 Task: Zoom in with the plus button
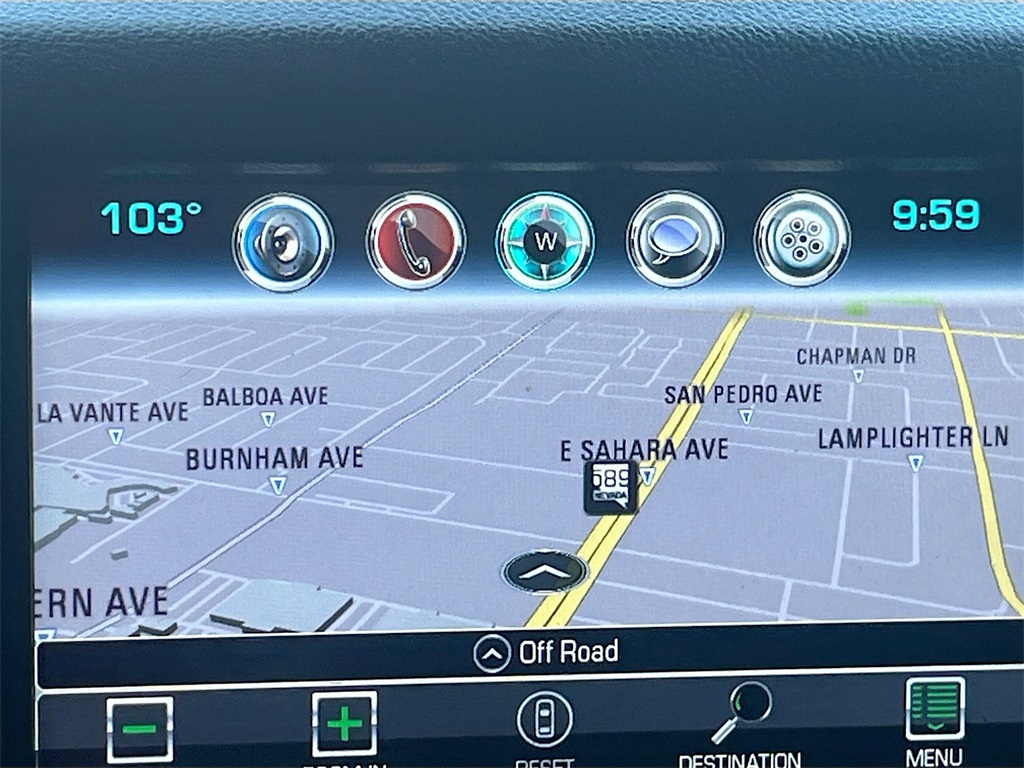(x=344, y=724)
